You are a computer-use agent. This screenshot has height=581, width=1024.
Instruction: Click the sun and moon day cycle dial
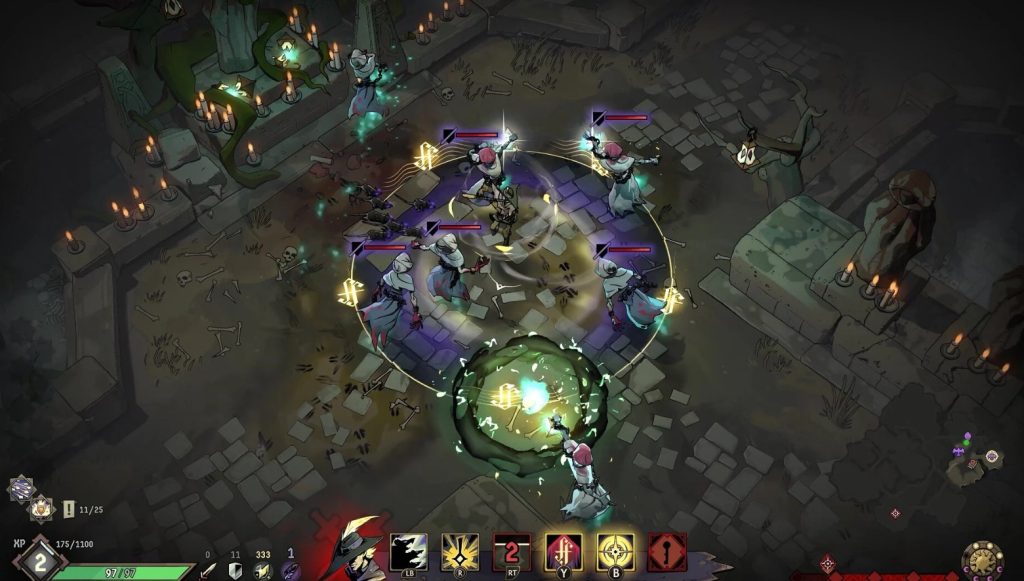(x=983, y=560)
